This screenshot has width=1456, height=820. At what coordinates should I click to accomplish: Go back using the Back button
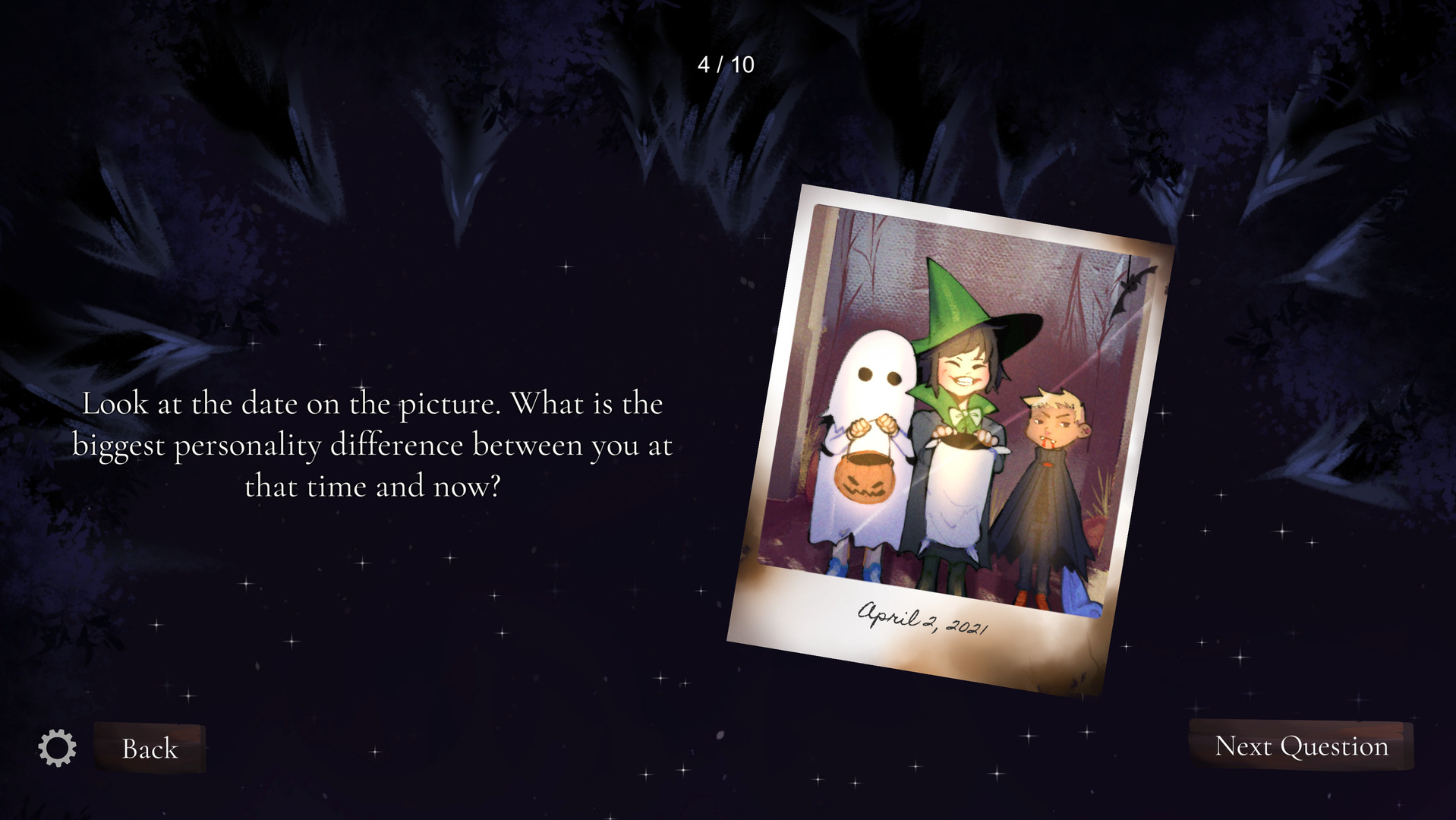pyautogui.click(x=149, y=748)
